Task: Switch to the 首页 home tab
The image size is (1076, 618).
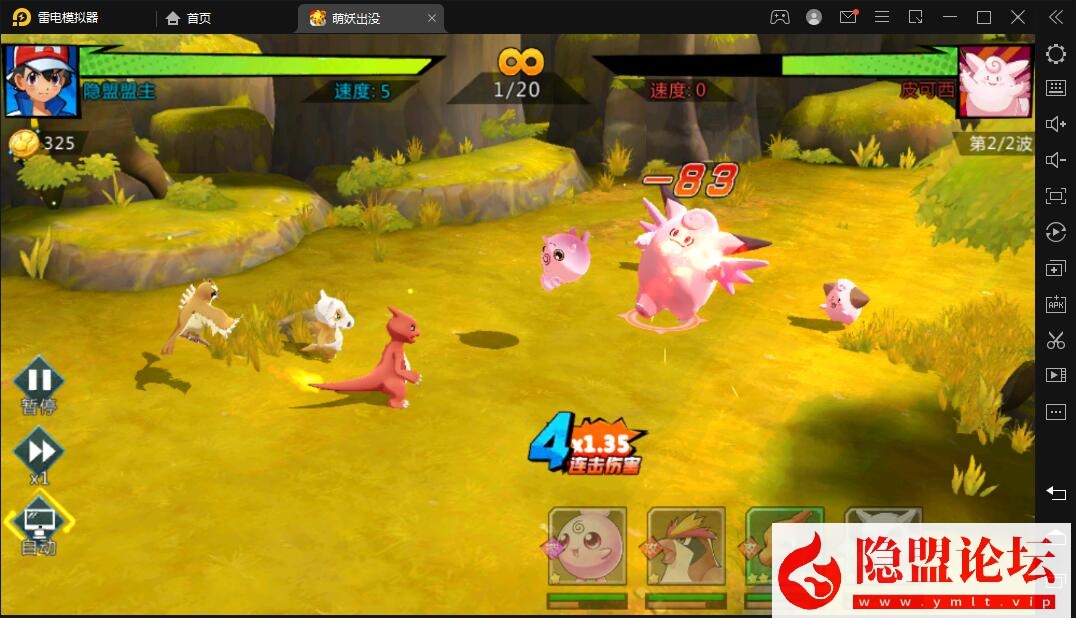Action: 188,18
